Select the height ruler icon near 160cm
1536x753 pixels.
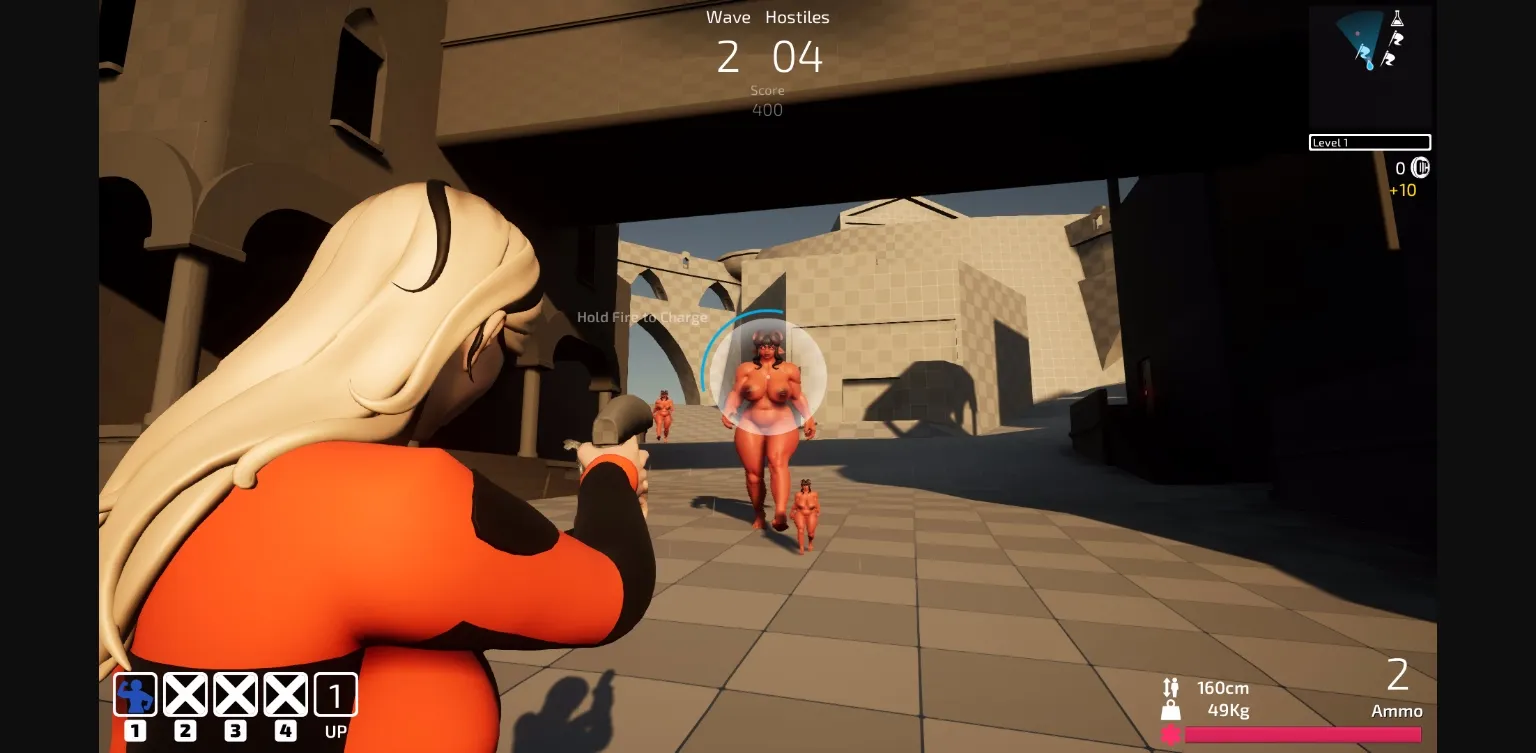(1170, 687)
